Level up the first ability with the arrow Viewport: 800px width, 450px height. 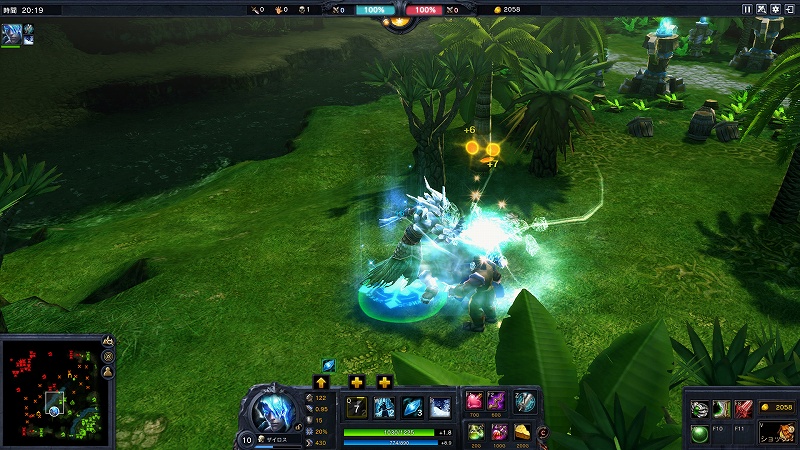pos(321,381)
